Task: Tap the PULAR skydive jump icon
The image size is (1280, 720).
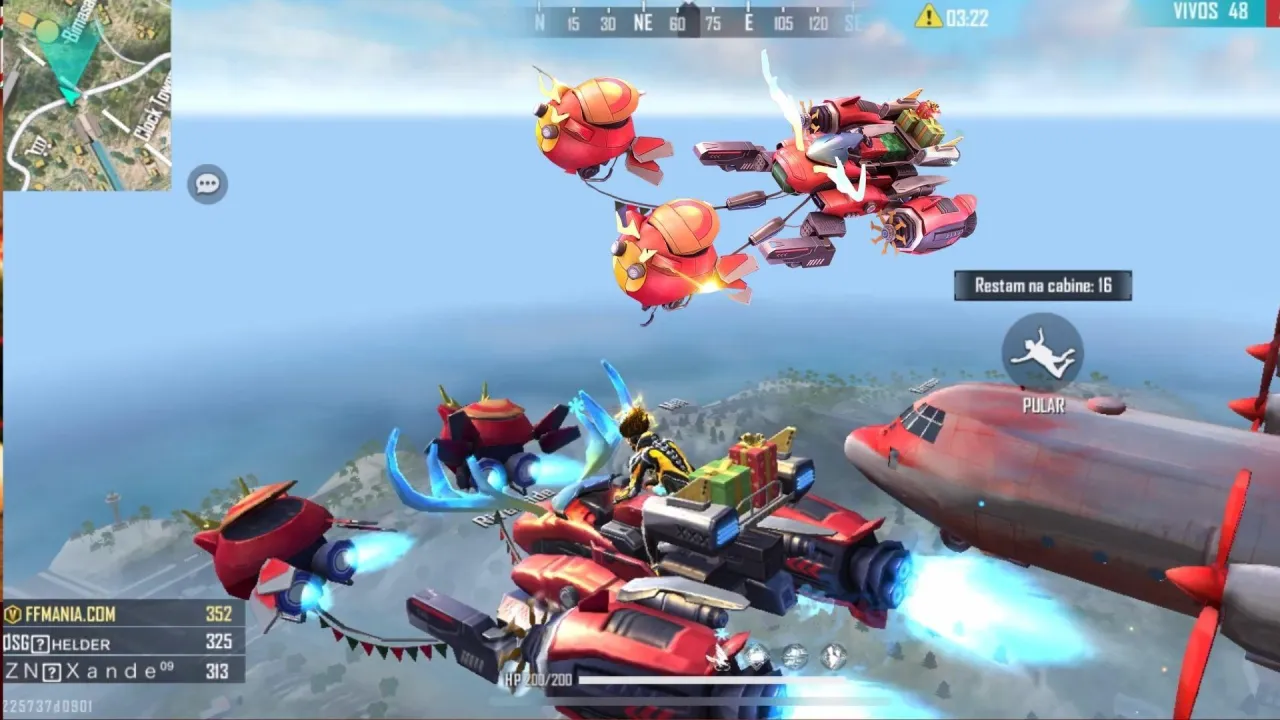Action: (1043, 360)
